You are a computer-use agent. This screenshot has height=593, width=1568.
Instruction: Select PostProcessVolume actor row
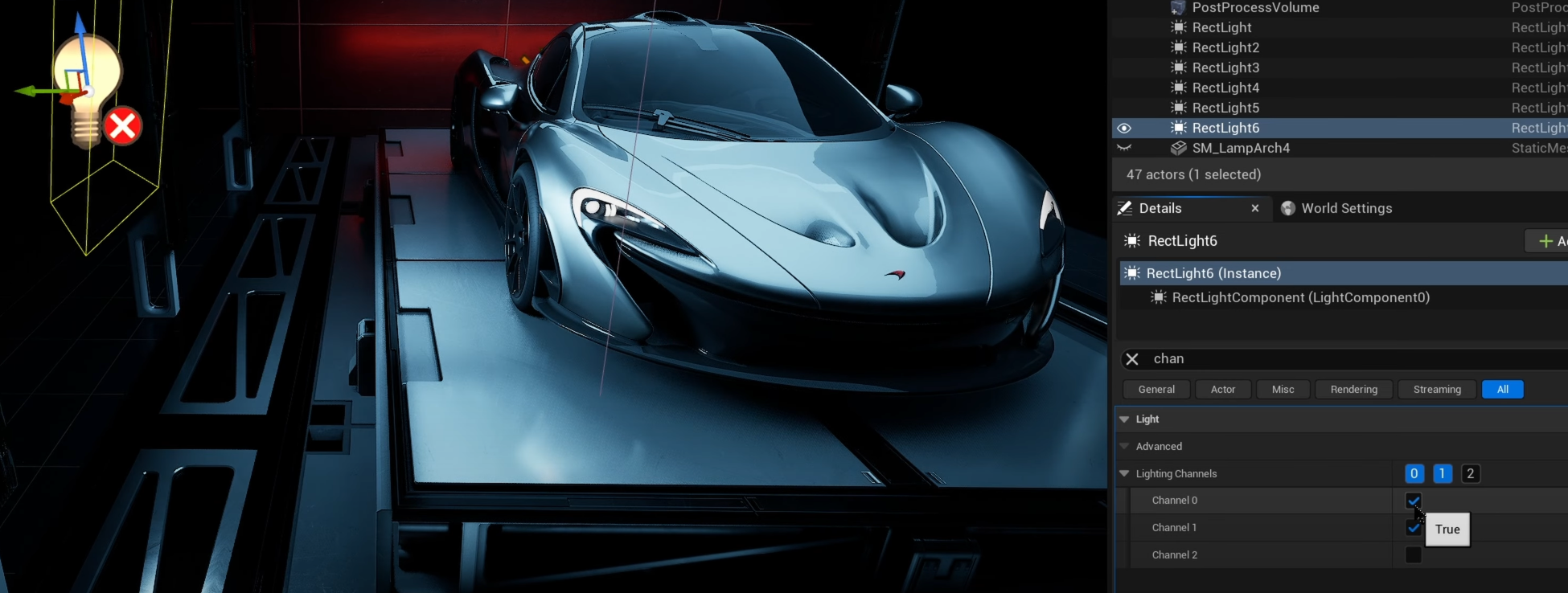(x=1255, y=8)
